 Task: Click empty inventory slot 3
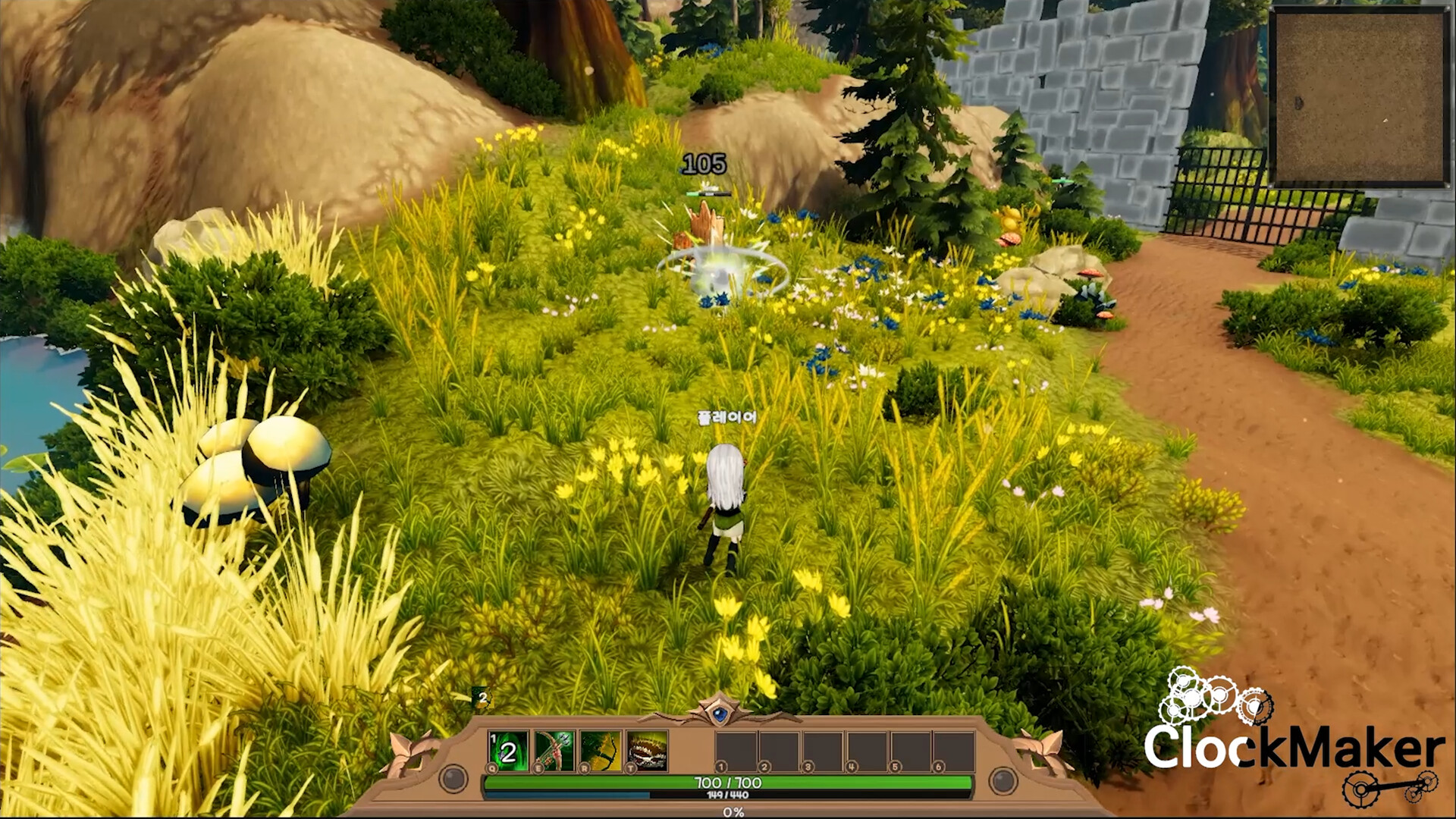tap(824, 749)
